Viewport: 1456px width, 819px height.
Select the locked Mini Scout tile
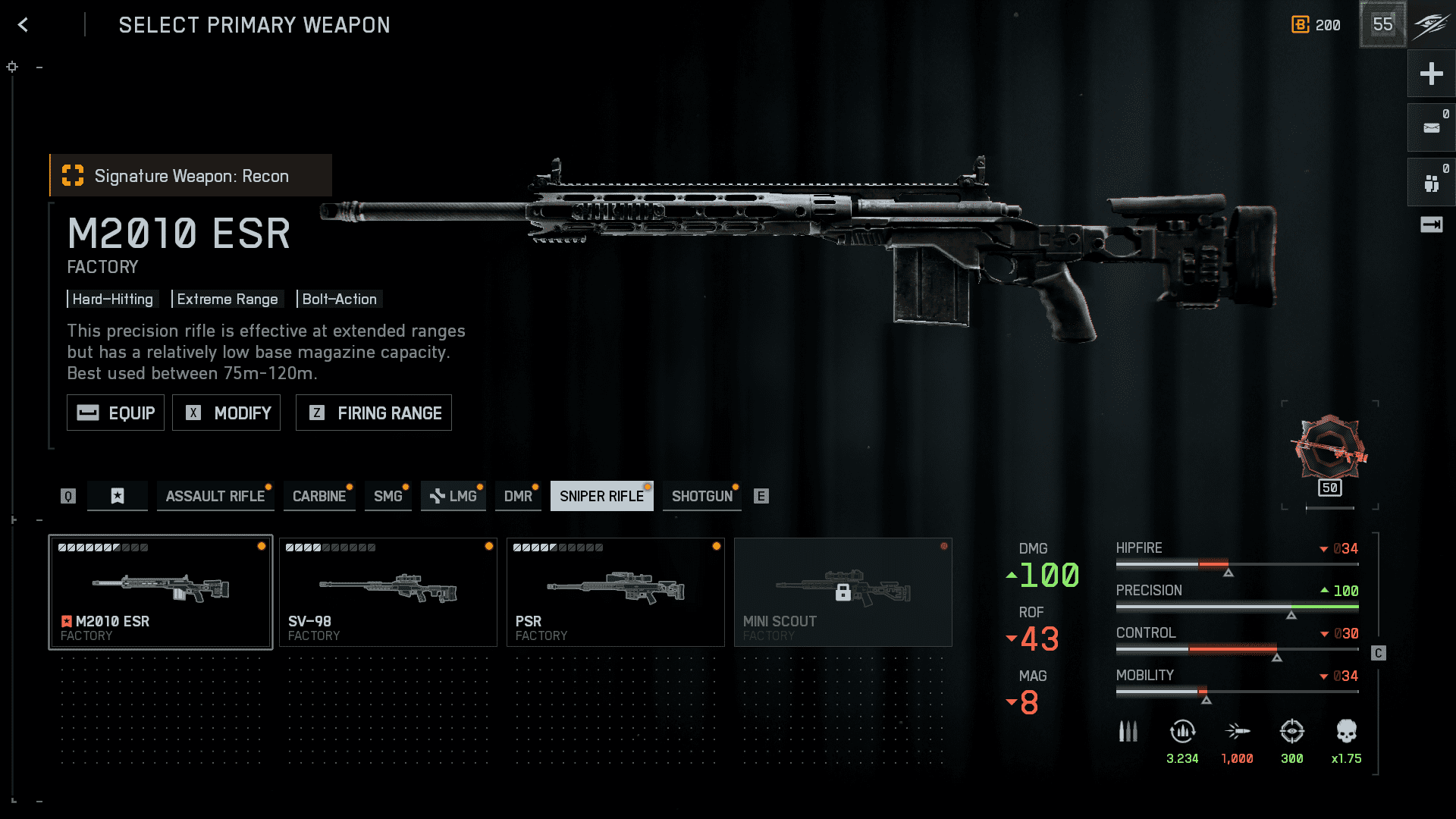[843, 592]
